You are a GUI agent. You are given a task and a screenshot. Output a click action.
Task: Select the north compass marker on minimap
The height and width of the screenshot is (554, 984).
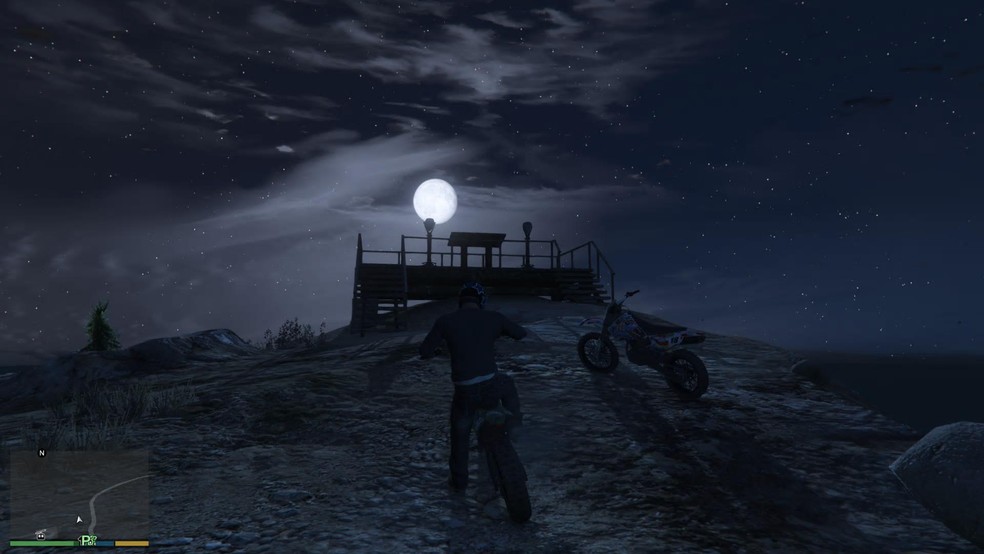(x=42, y=453)
